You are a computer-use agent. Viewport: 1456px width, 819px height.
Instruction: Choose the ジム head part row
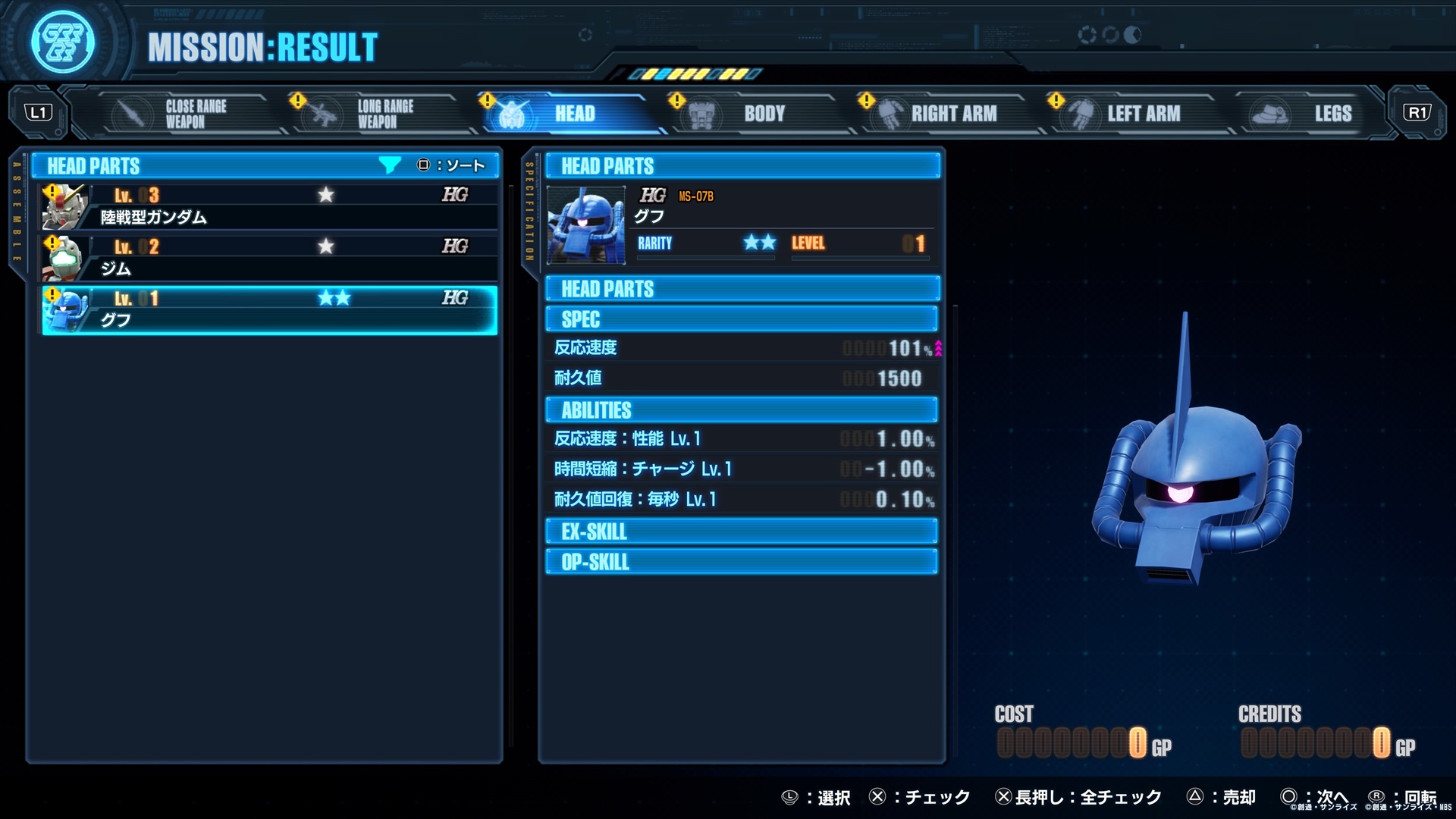(269, 259)
